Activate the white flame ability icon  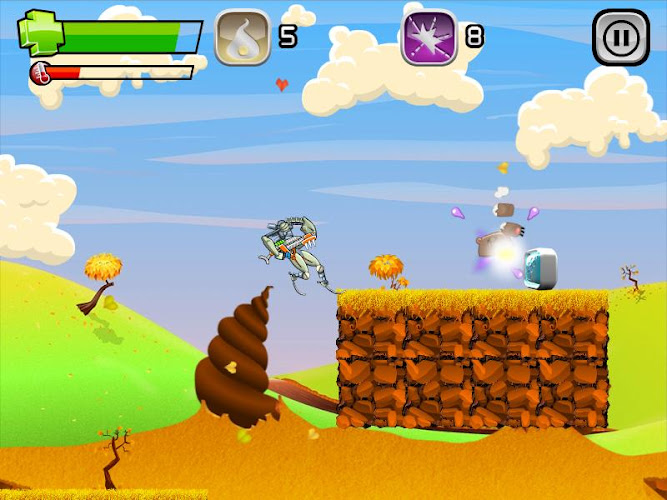(x=243, y=38)
